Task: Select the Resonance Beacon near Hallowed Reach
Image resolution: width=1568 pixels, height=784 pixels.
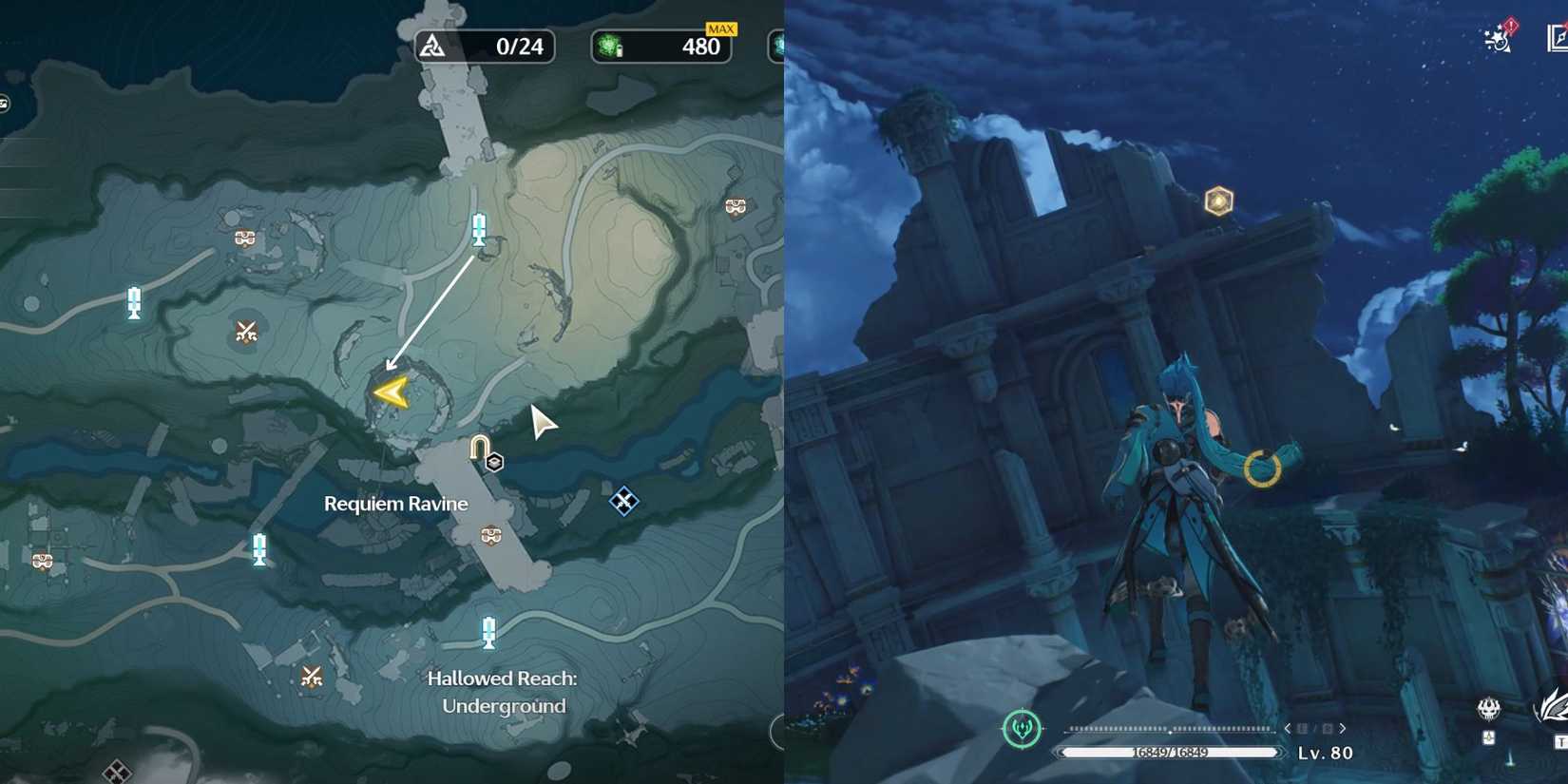Action: pyautogui.click(x=489, y=631)
